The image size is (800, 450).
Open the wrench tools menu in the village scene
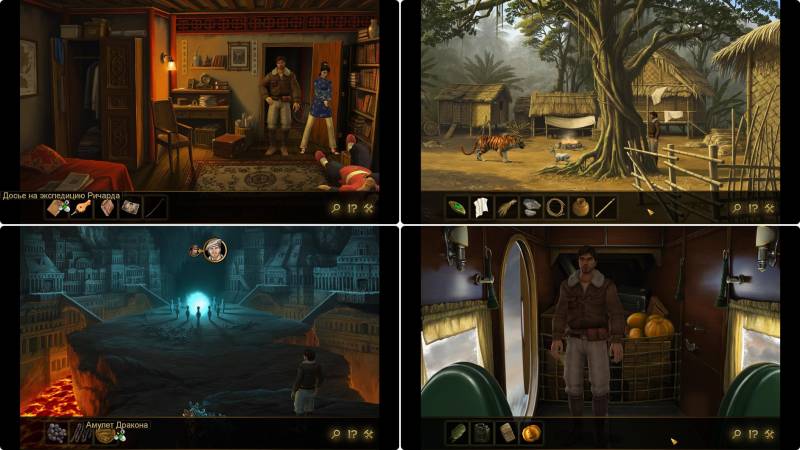(x=769, y=208)
